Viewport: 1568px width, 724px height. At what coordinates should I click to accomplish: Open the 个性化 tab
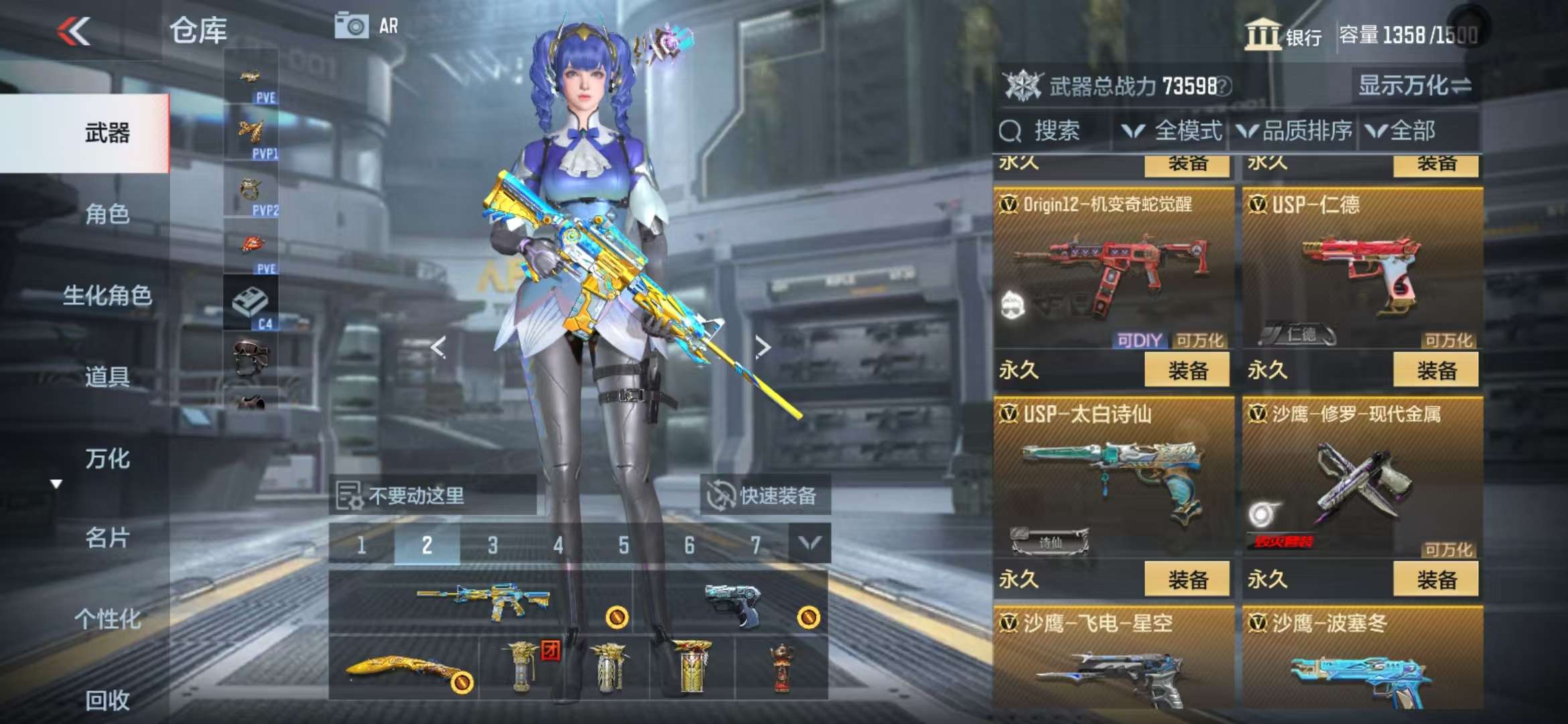(x=107, y=619)
